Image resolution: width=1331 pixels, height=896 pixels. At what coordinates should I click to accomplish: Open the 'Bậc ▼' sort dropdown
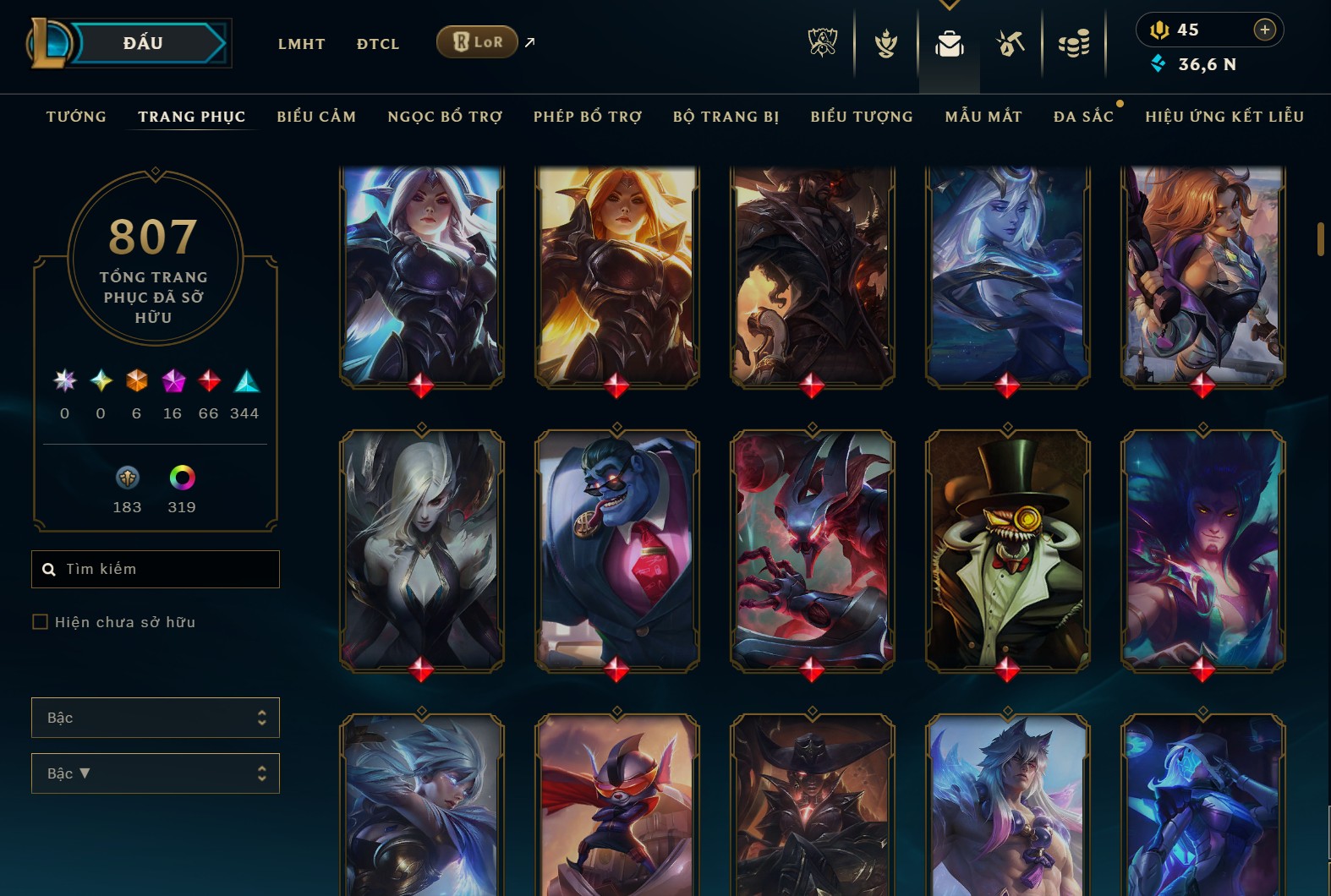tap(156, 773)
